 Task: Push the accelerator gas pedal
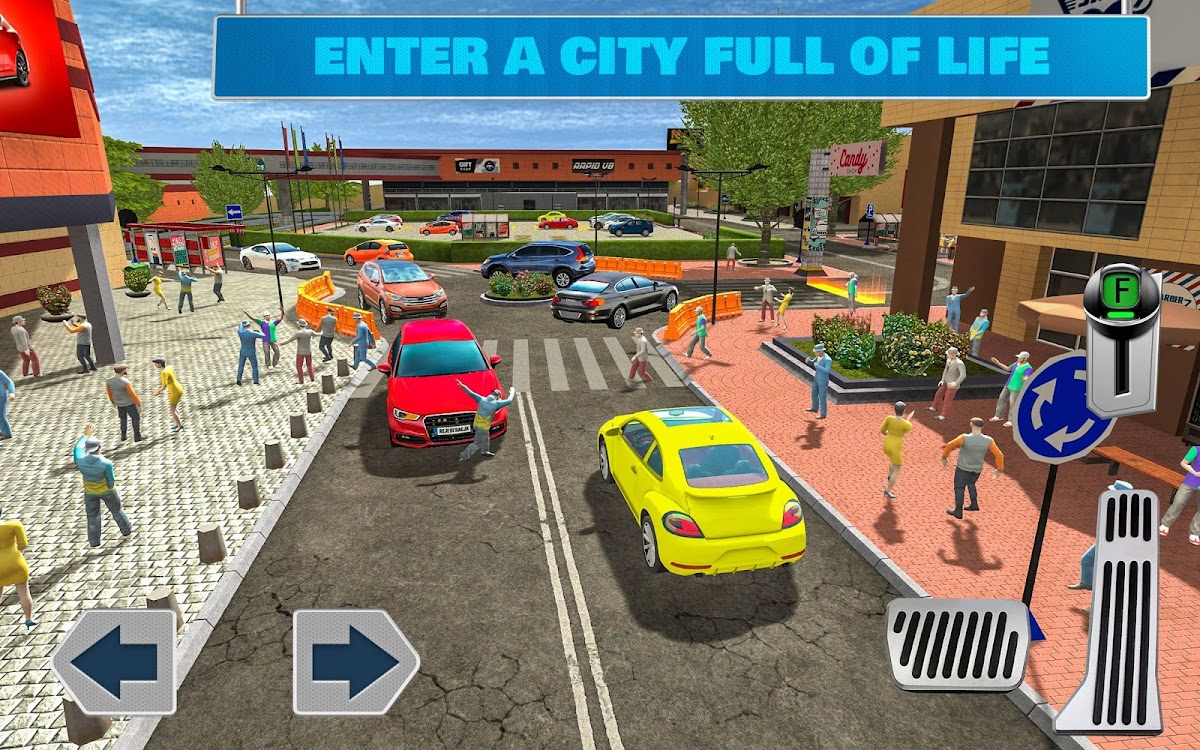1112,610
